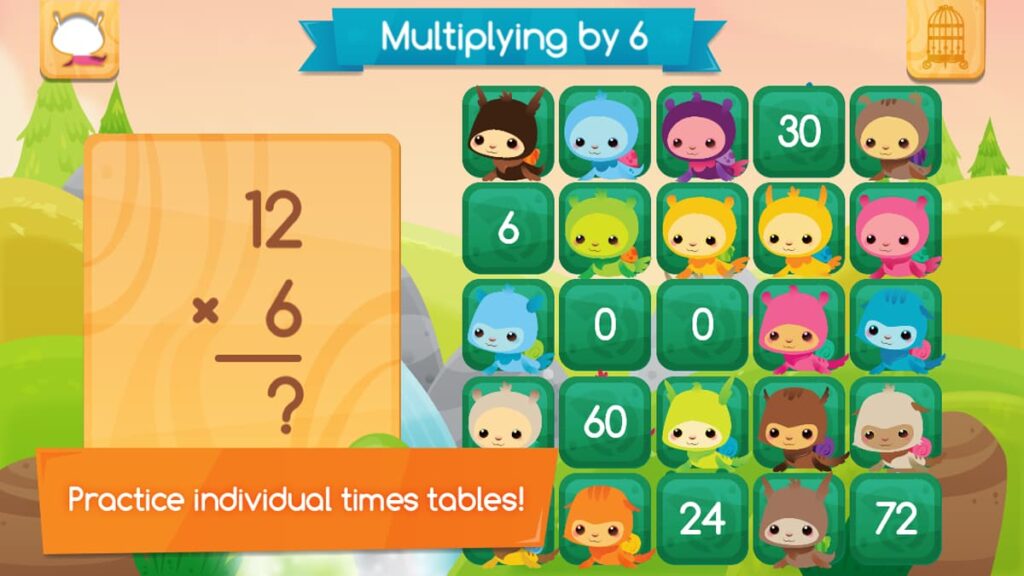Viewport: 1024px width, 576px height.
Task: Click the white creature icon button
Action: coord(79,40)
